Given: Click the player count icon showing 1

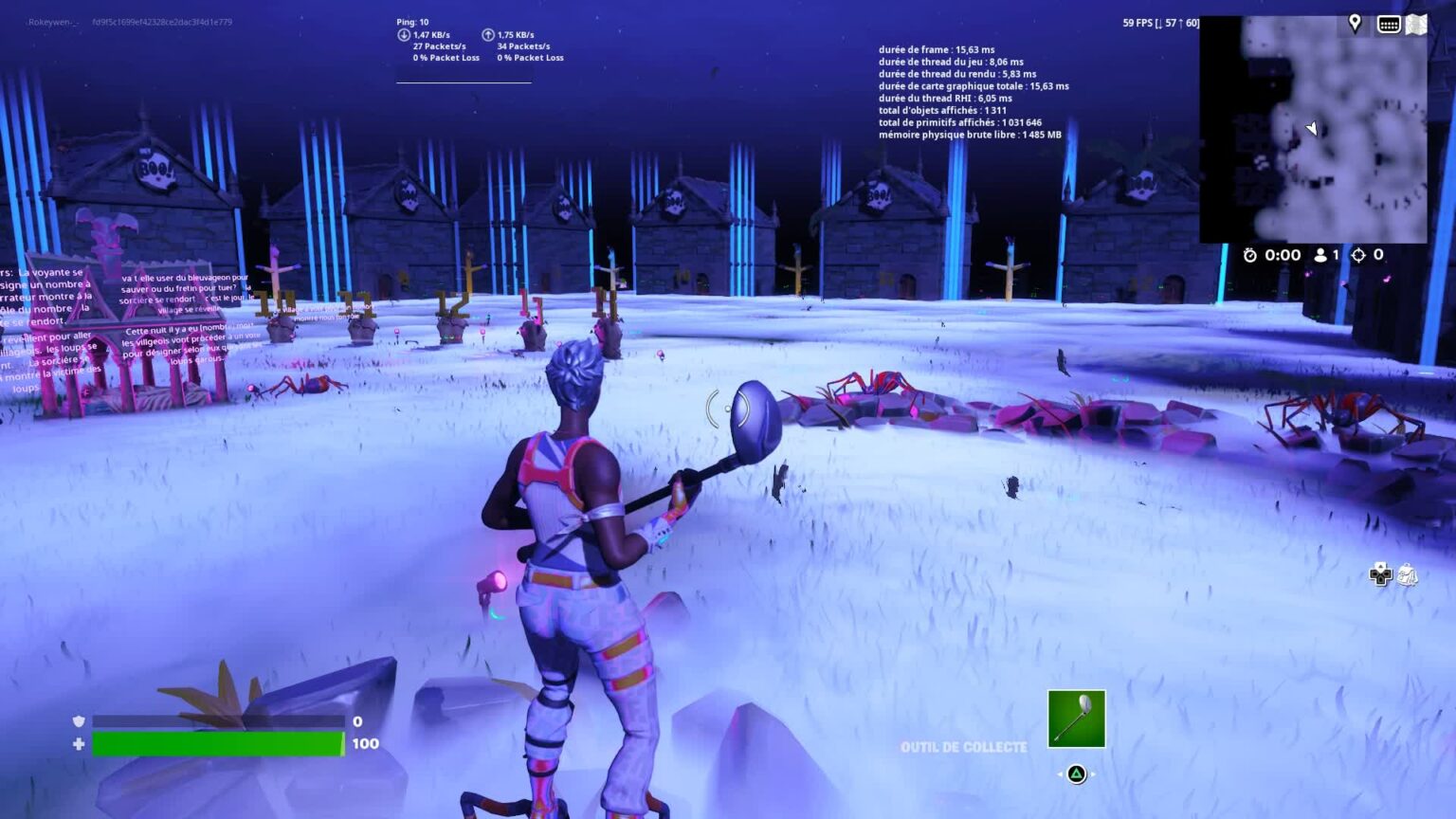Looking at the screenshot, I should pos(1321,254).
